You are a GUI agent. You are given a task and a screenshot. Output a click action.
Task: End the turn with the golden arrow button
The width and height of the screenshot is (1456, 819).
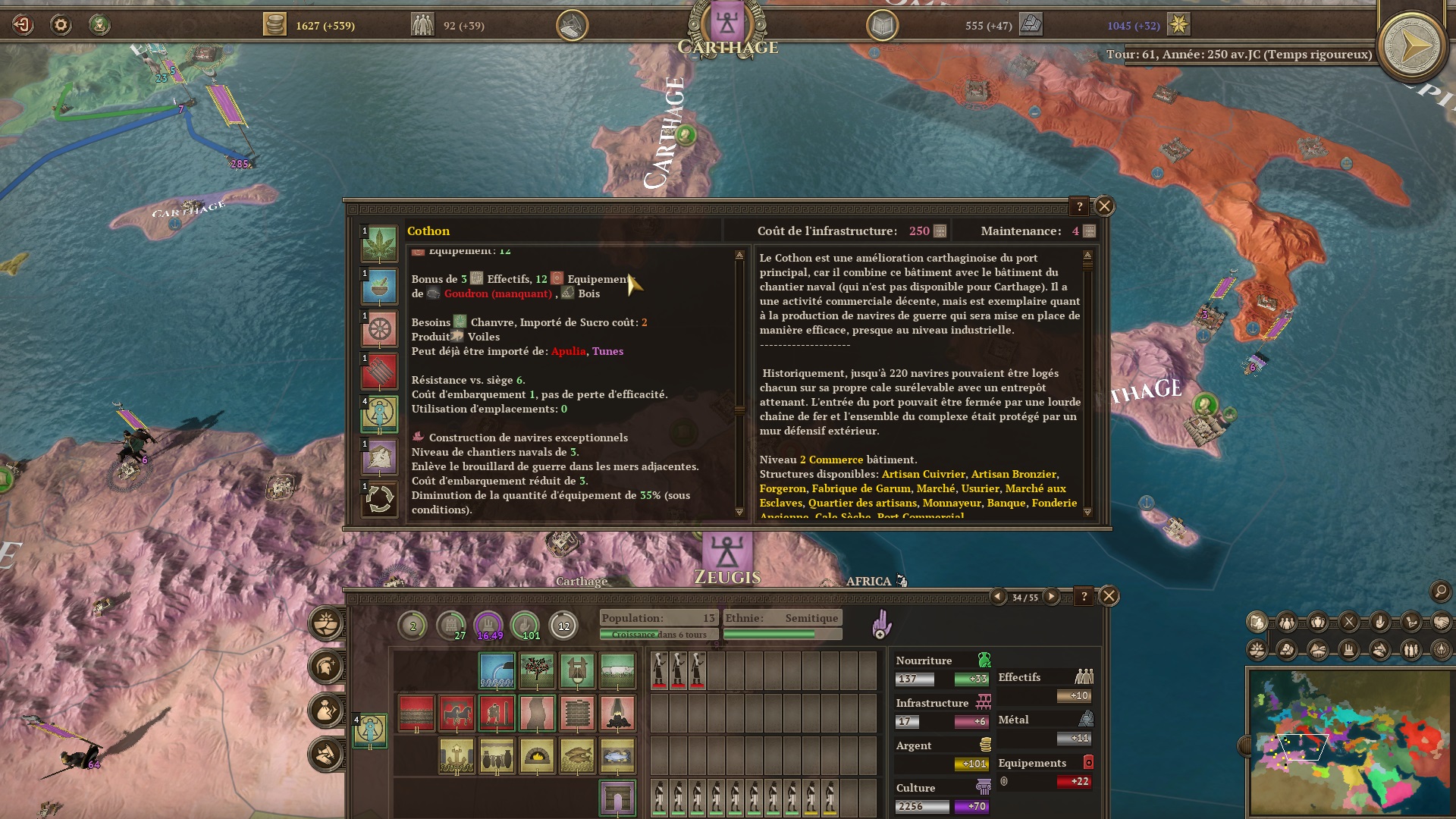pyautogui.click(x=1412, y=46)
